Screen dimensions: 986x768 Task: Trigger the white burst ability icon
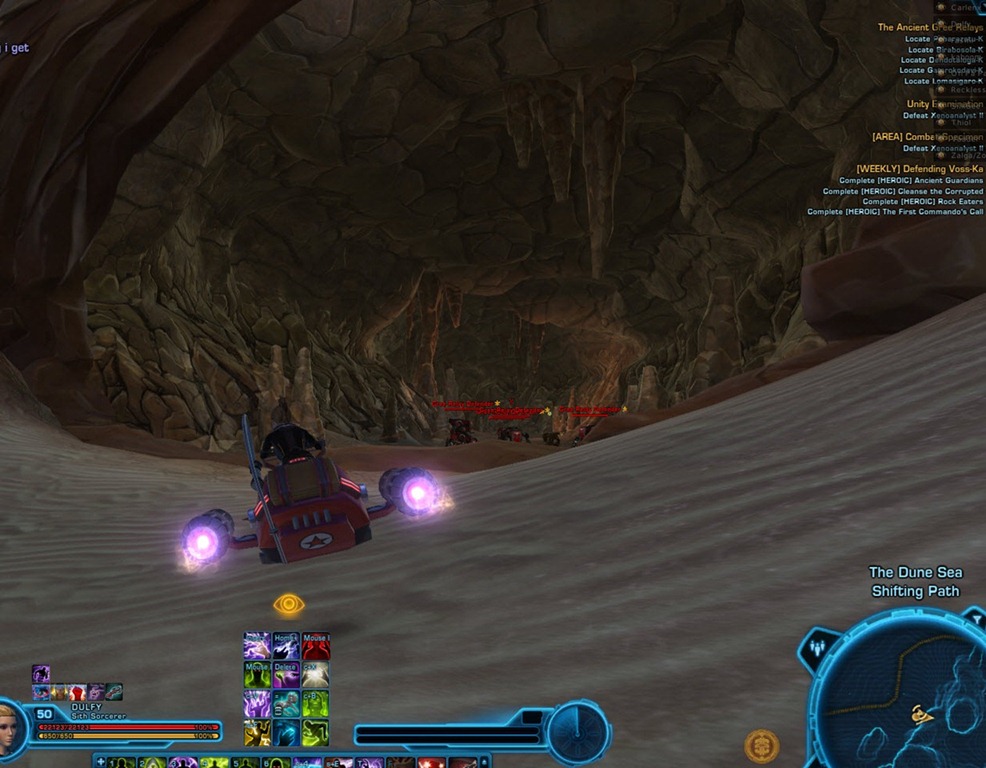tap(316, 675)
